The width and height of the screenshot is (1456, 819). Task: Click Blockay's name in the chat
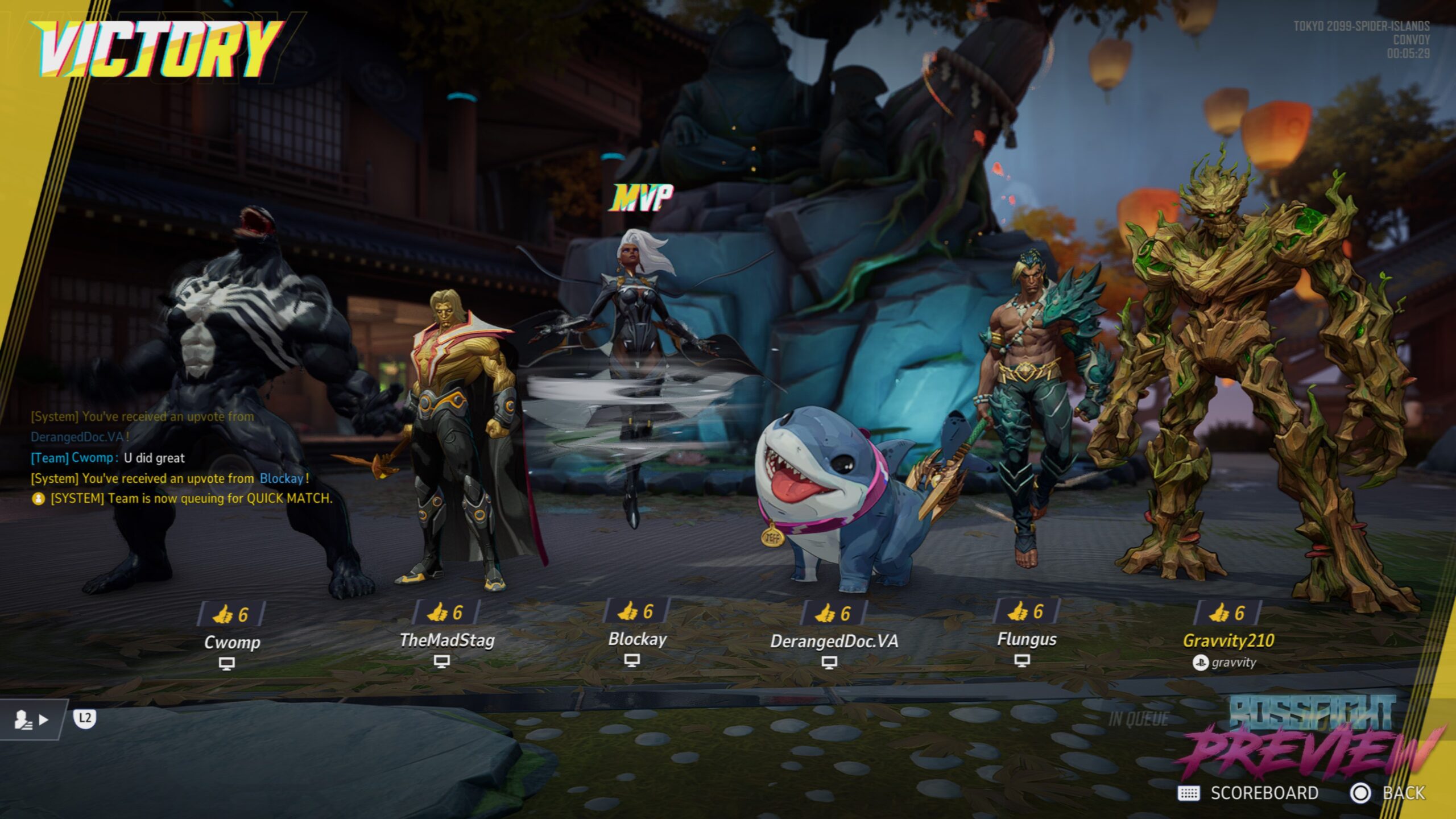click(x=282, y=478)
